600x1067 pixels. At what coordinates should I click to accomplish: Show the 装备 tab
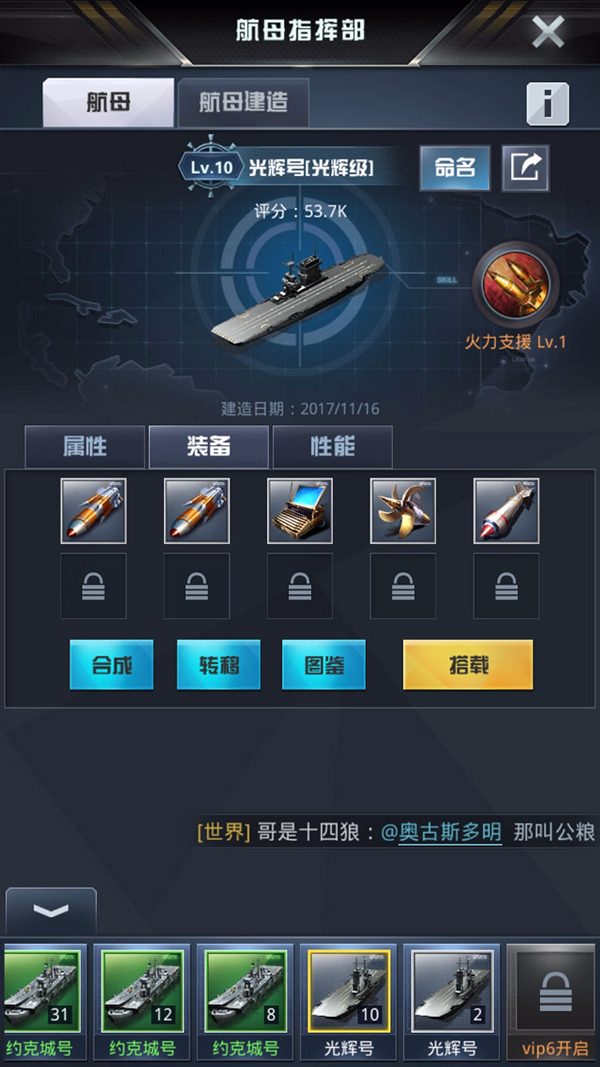(x=209, y=446)
